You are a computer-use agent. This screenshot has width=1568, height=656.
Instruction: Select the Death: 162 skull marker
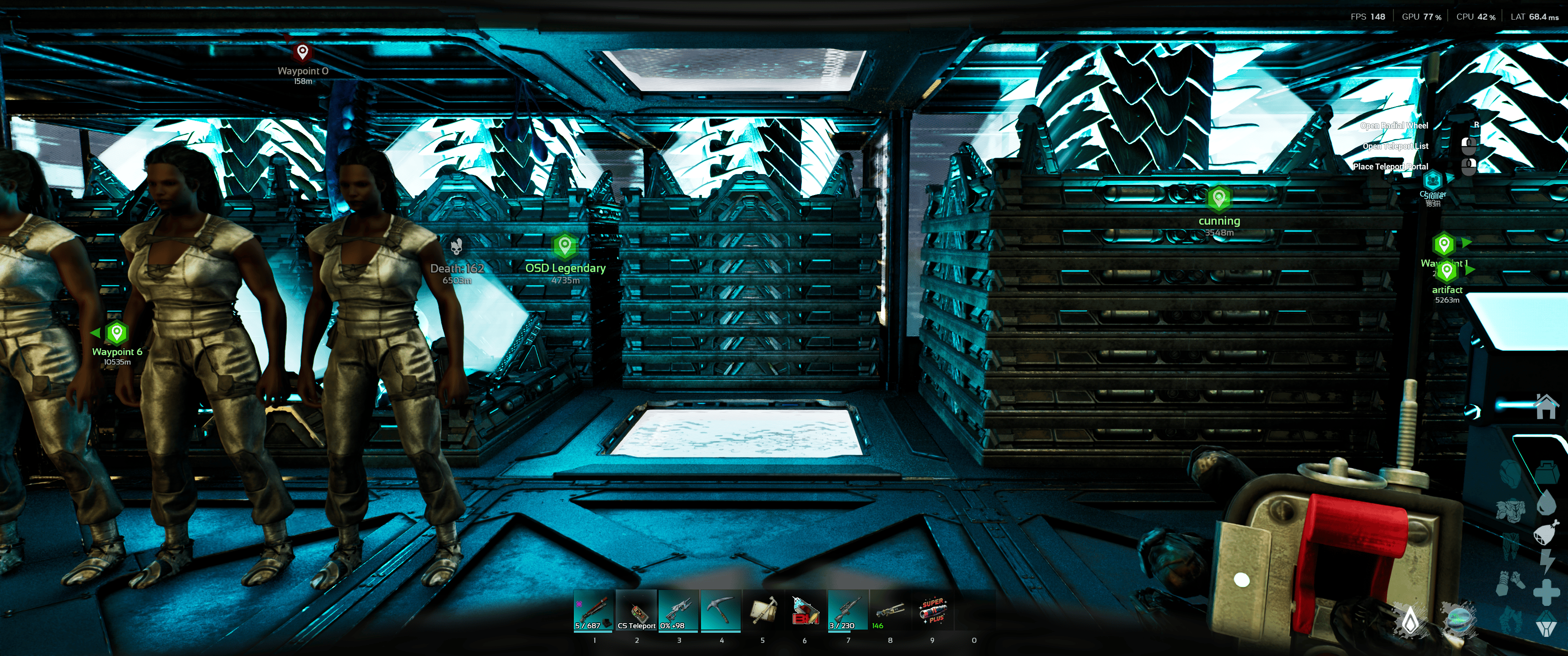pos(457,246)
